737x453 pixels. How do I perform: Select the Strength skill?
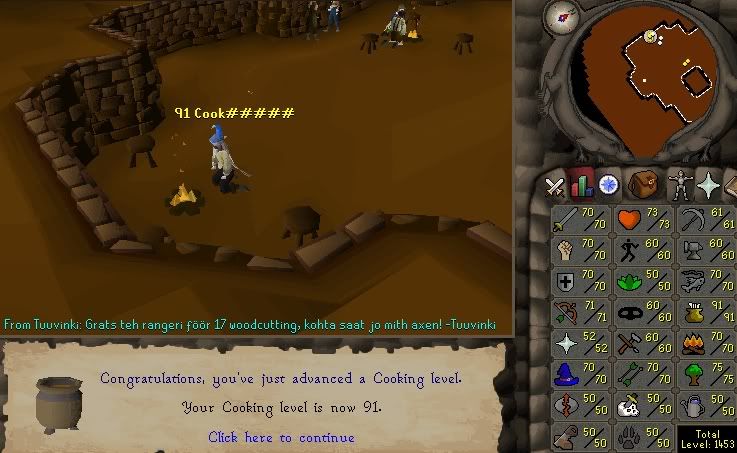(x=580, y=251)
